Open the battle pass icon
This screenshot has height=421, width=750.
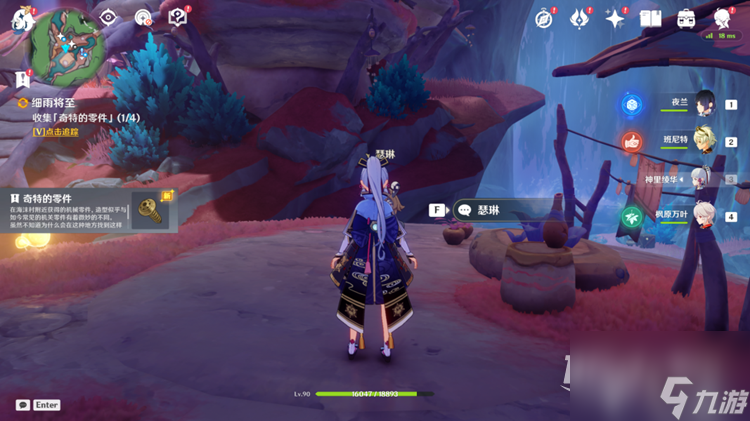(579, 18)
